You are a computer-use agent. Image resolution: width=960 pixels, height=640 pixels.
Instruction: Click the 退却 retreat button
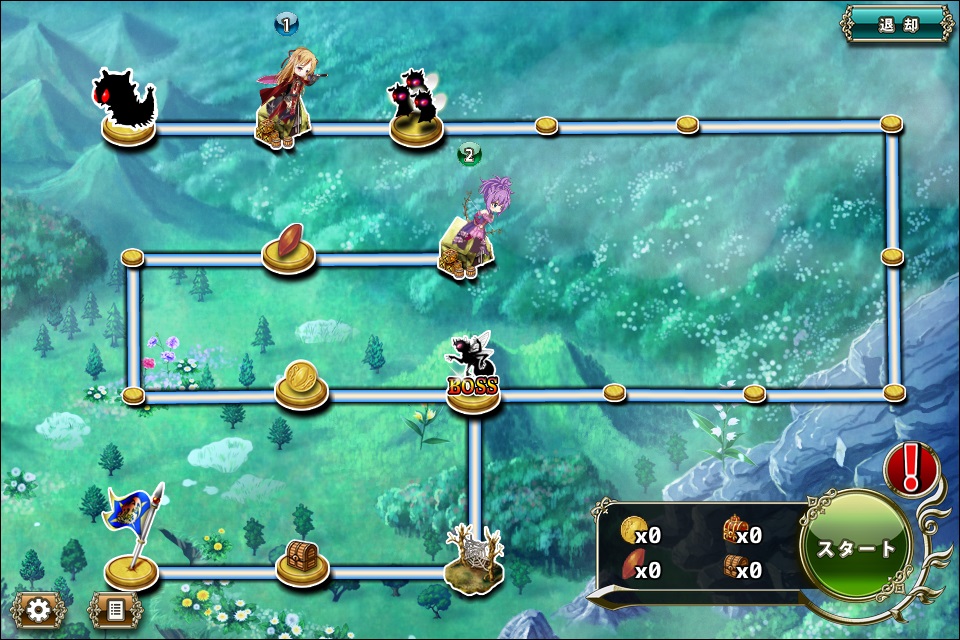point(897,26)
